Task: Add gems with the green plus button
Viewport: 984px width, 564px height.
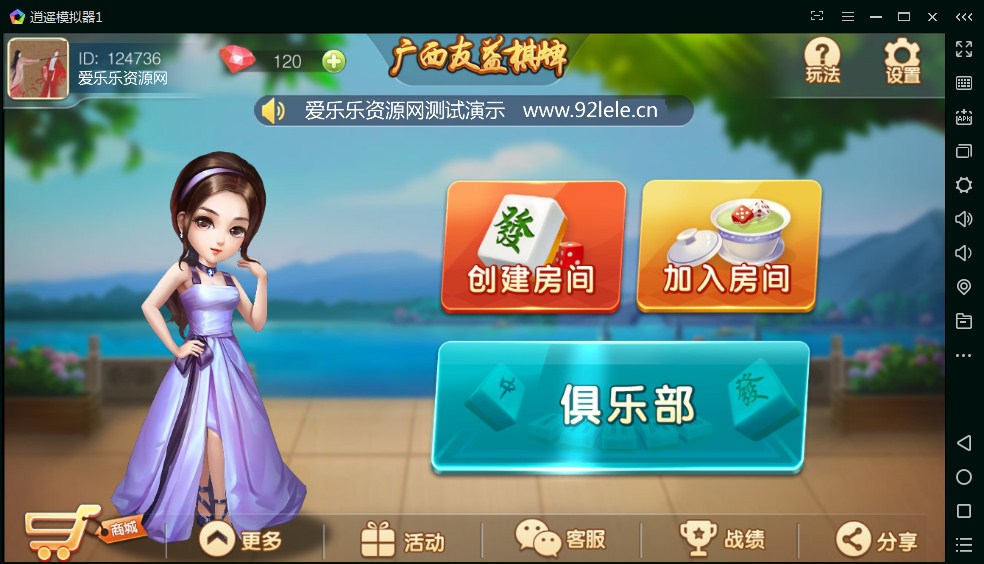Action: pos(334,61)
